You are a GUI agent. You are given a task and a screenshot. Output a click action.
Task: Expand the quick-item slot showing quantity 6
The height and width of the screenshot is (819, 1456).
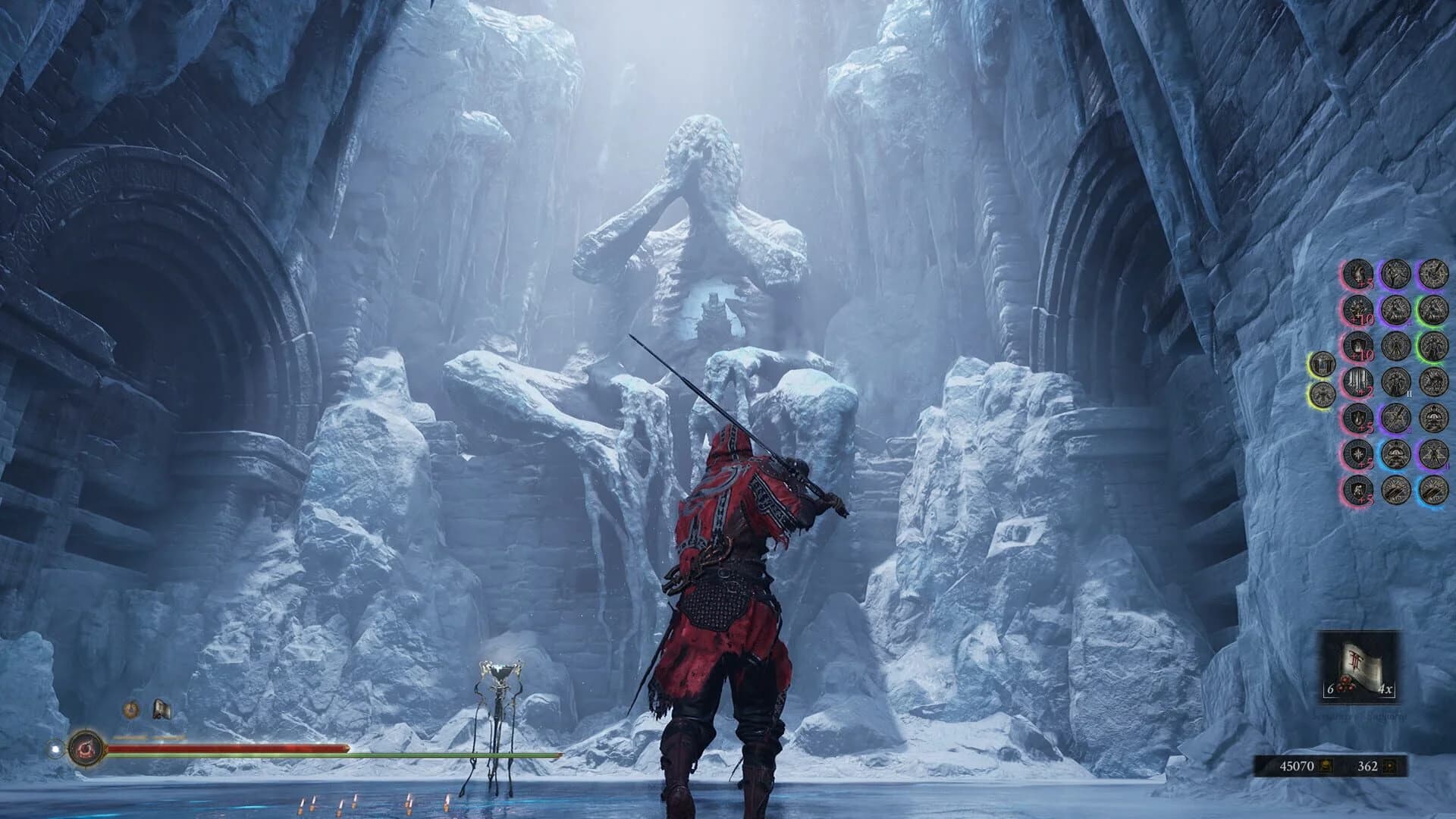(1331, 689)
